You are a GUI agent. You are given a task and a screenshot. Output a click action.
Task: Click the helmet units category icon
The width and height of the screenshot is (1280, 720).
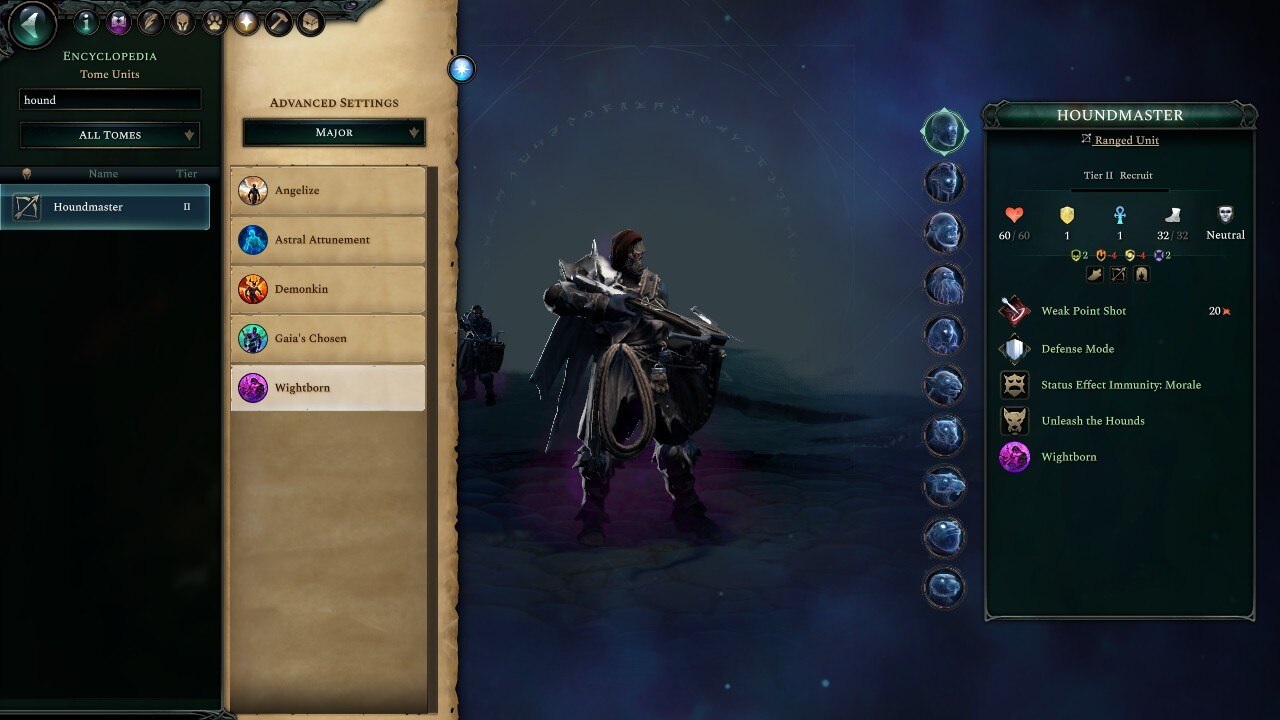pyautogui.click(x=183, y=22)
